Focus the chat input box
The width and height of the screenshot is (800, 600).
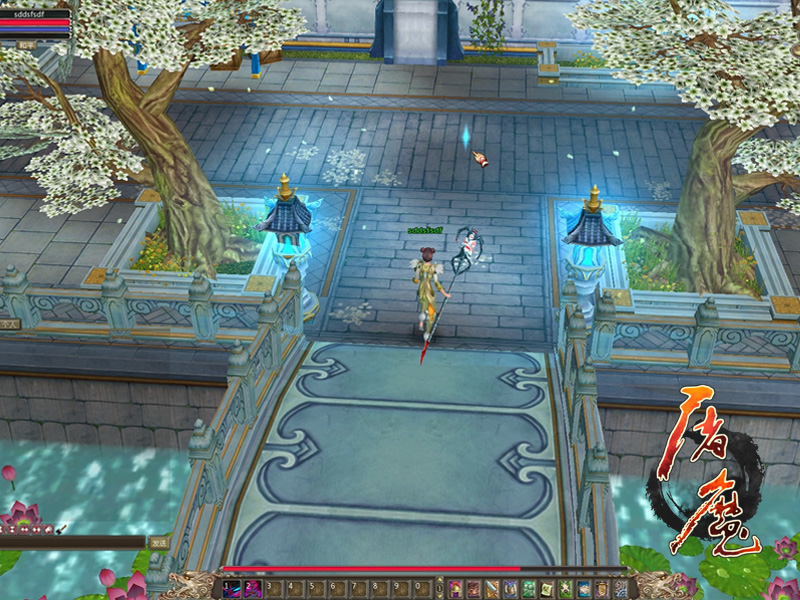(72, 542)
